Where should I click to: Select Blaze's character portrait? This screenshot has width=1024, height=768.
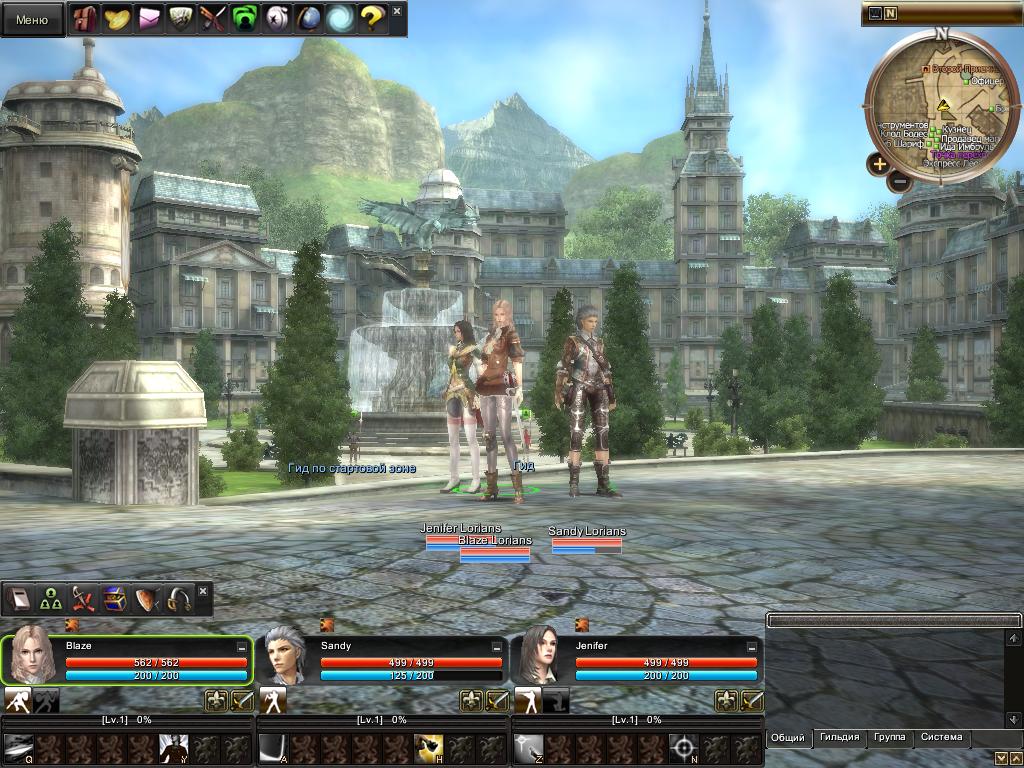[32, 658]
